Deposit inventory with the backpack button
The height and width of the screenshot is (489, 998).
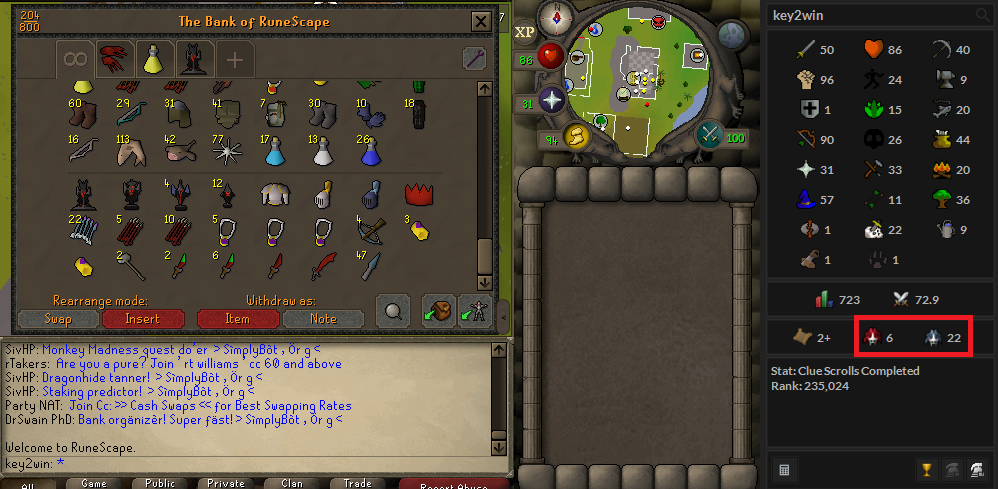pos(438,311)
